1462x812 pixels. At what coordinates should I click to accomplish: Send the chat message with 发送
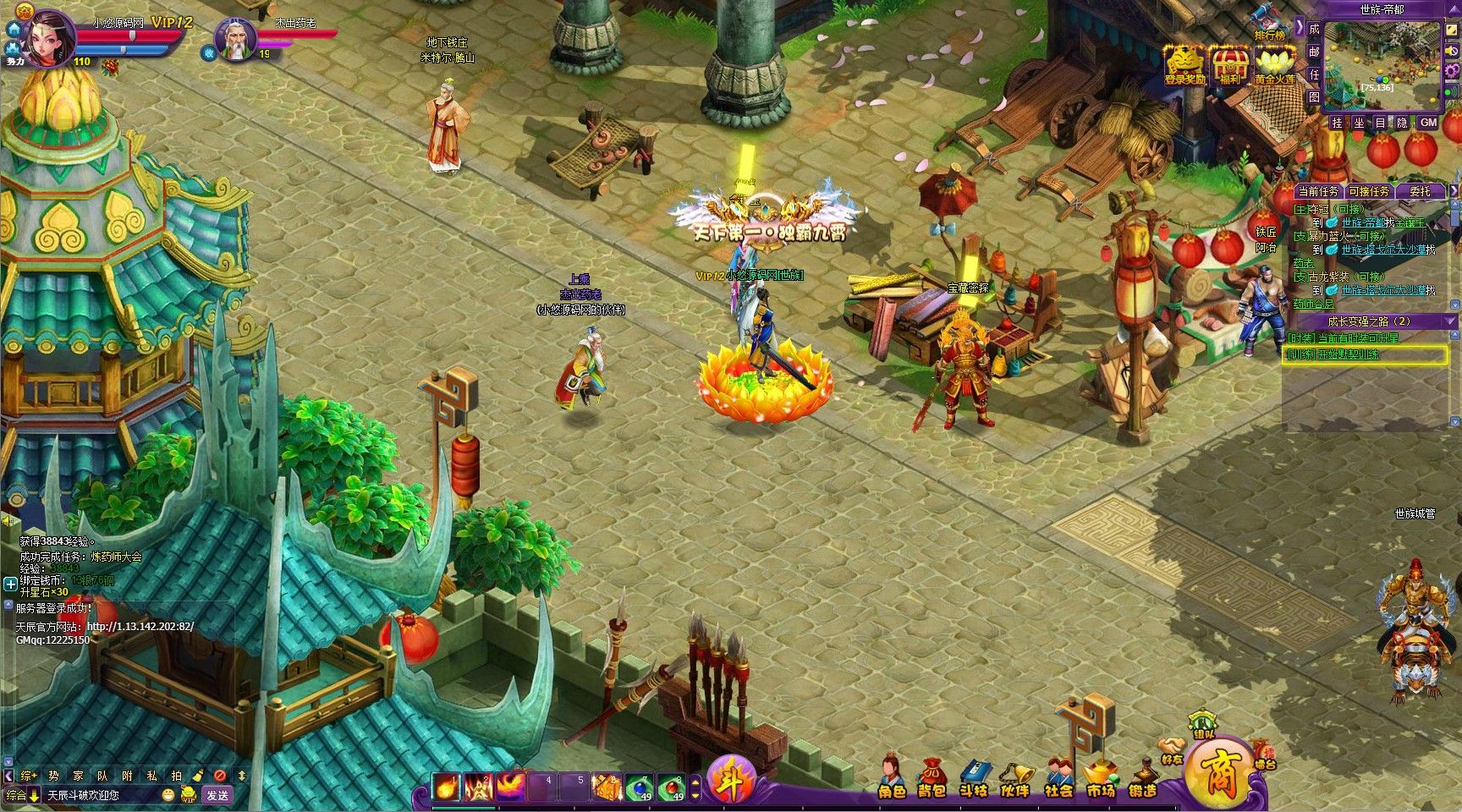(217, 795)
